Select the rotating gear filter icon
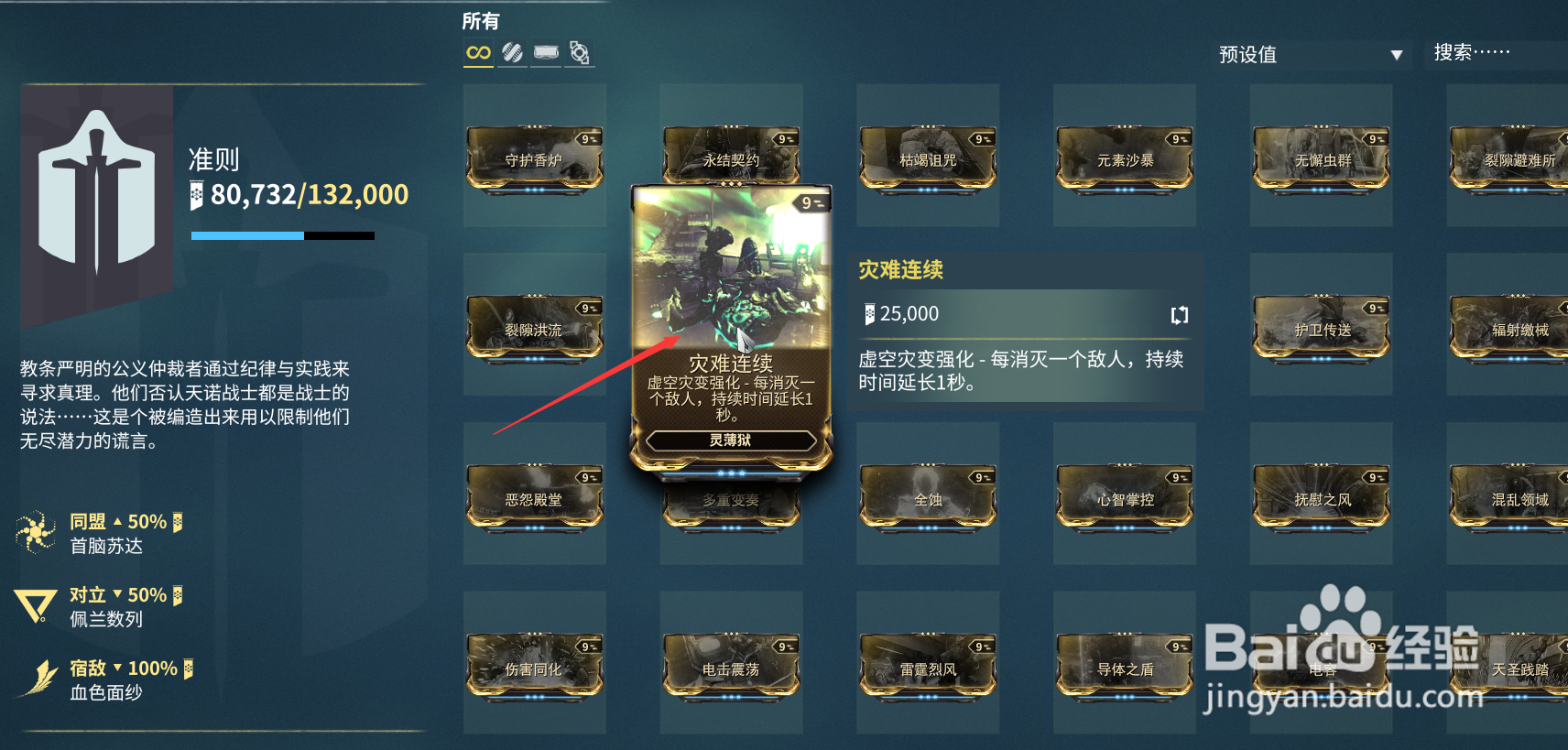The height and width of the screenshot is (750, 1568). pyautogui.click(x=580, y=53)
